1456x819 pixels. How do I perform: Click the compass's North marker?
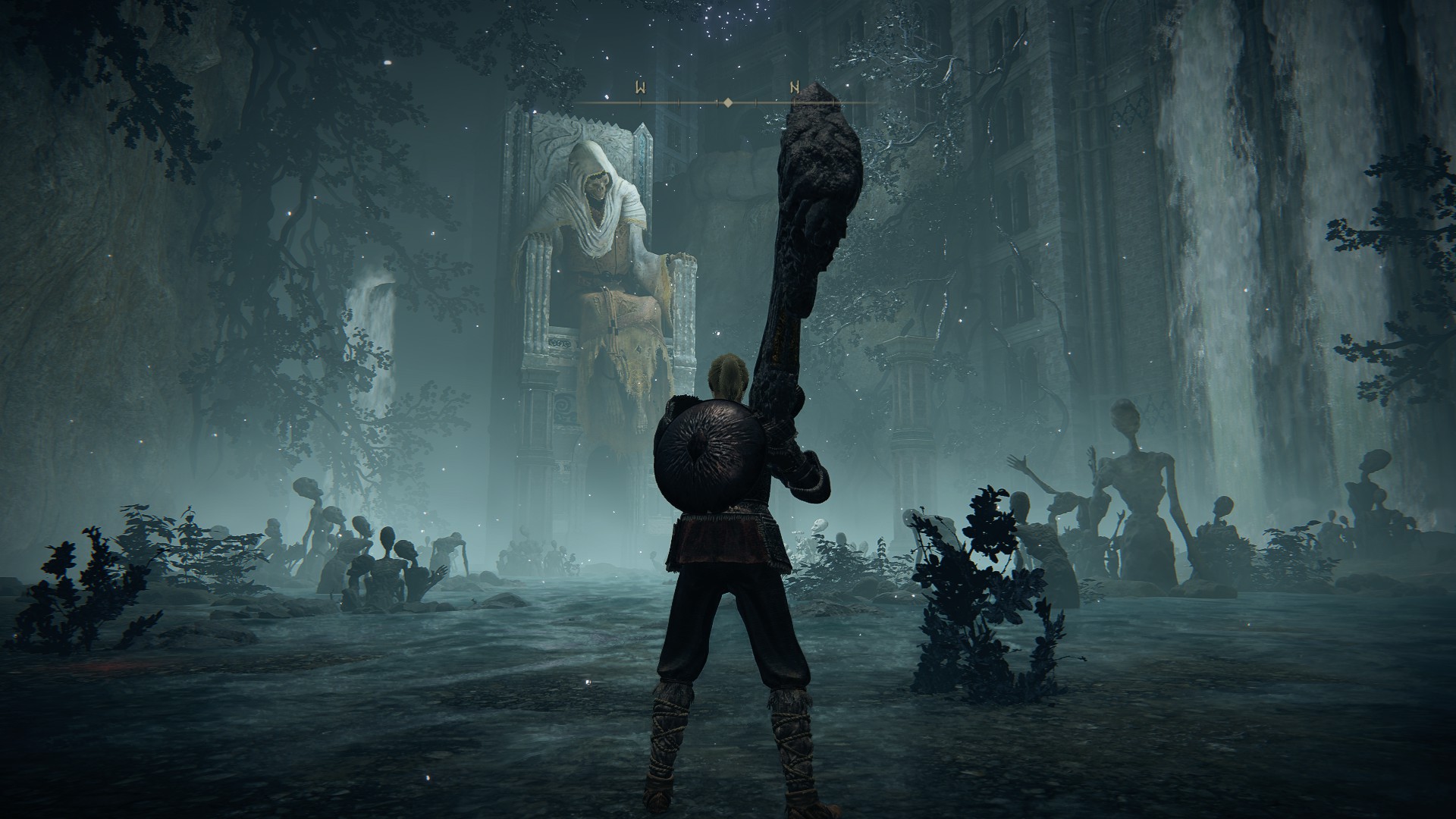tap(794, 88)
